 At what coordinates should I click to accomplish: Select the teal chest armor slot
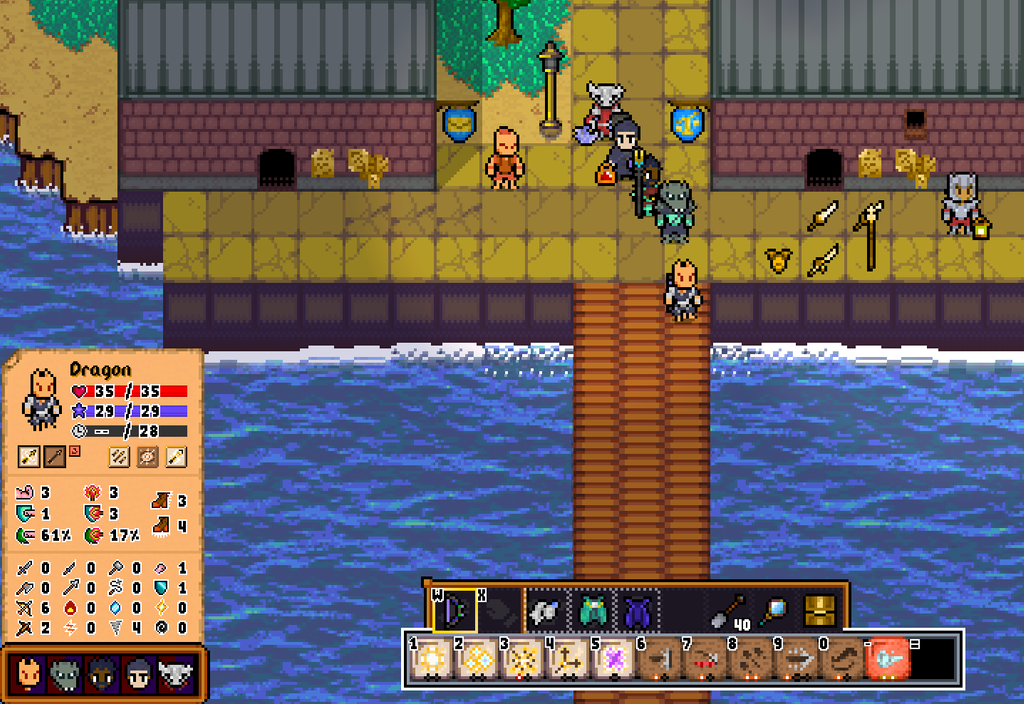pos(594,609)
